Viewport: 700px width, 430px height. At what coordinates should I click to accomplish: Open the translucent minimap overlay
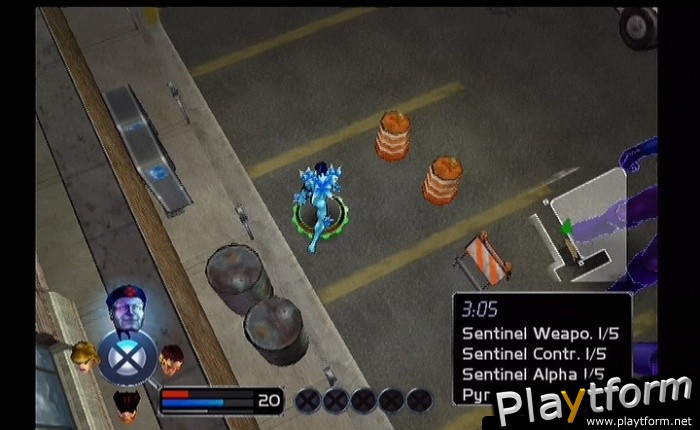pos(583,229)
